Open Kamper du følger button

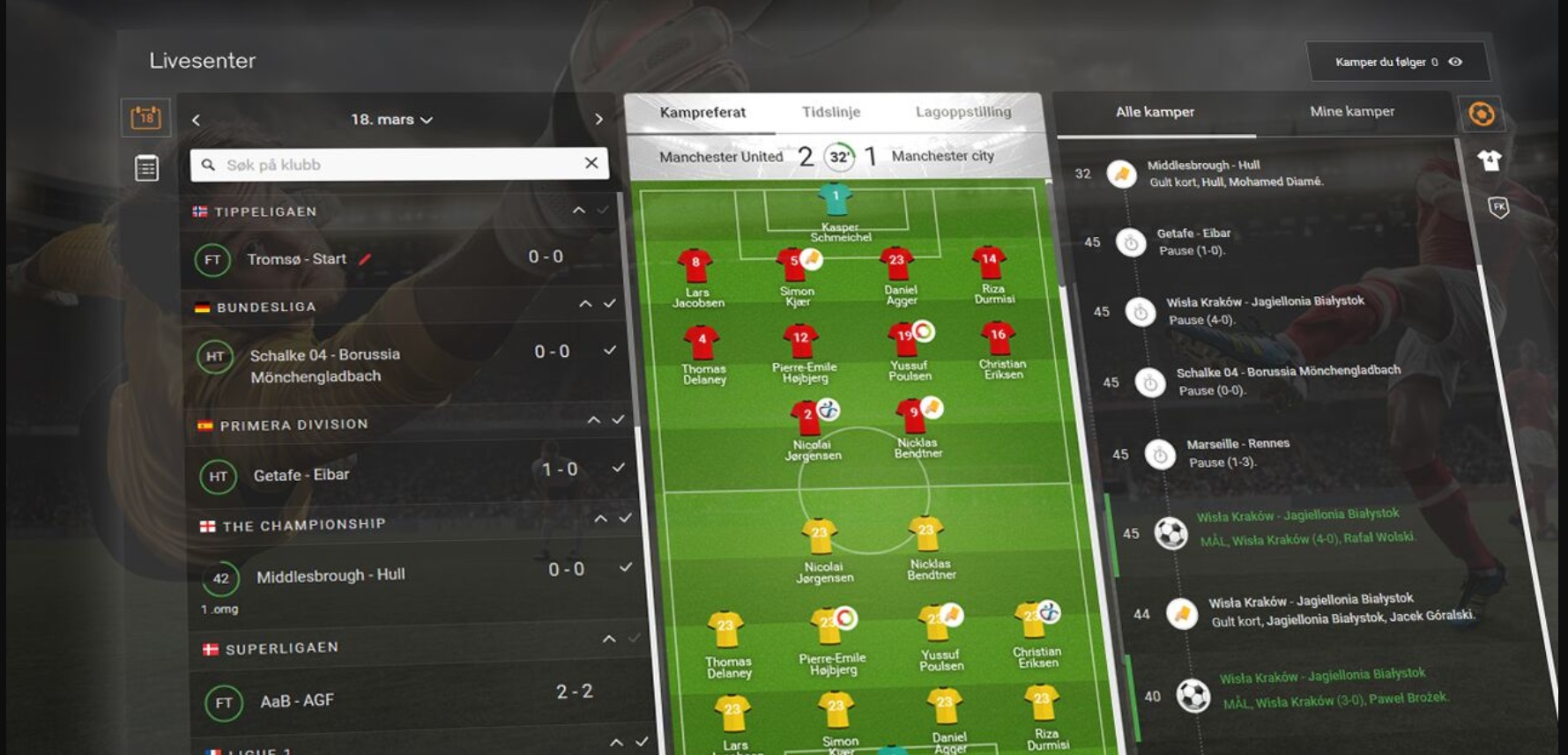(1398, 62)
